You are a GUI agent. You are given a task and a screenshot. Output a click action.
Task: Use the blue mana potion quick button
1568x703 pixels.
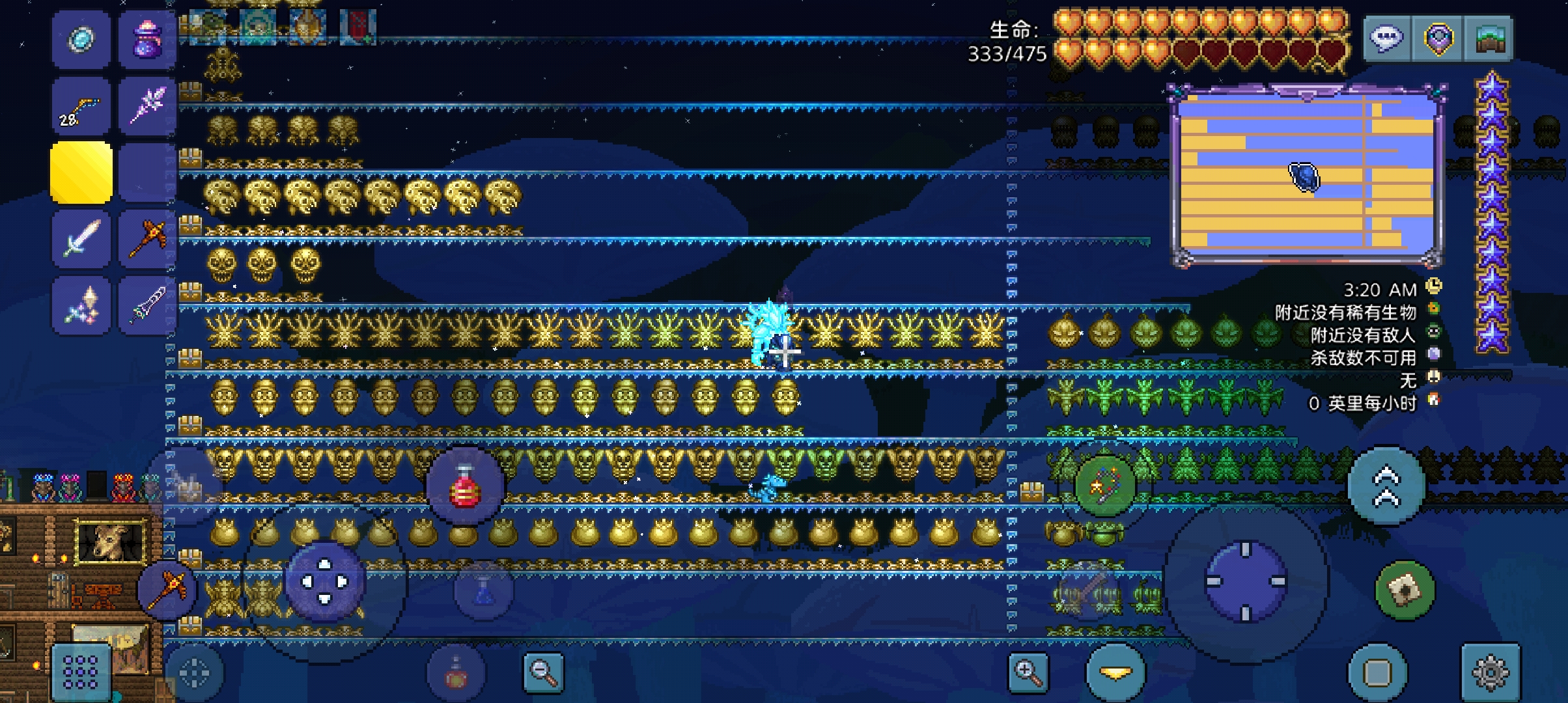[x=483, y=590]
